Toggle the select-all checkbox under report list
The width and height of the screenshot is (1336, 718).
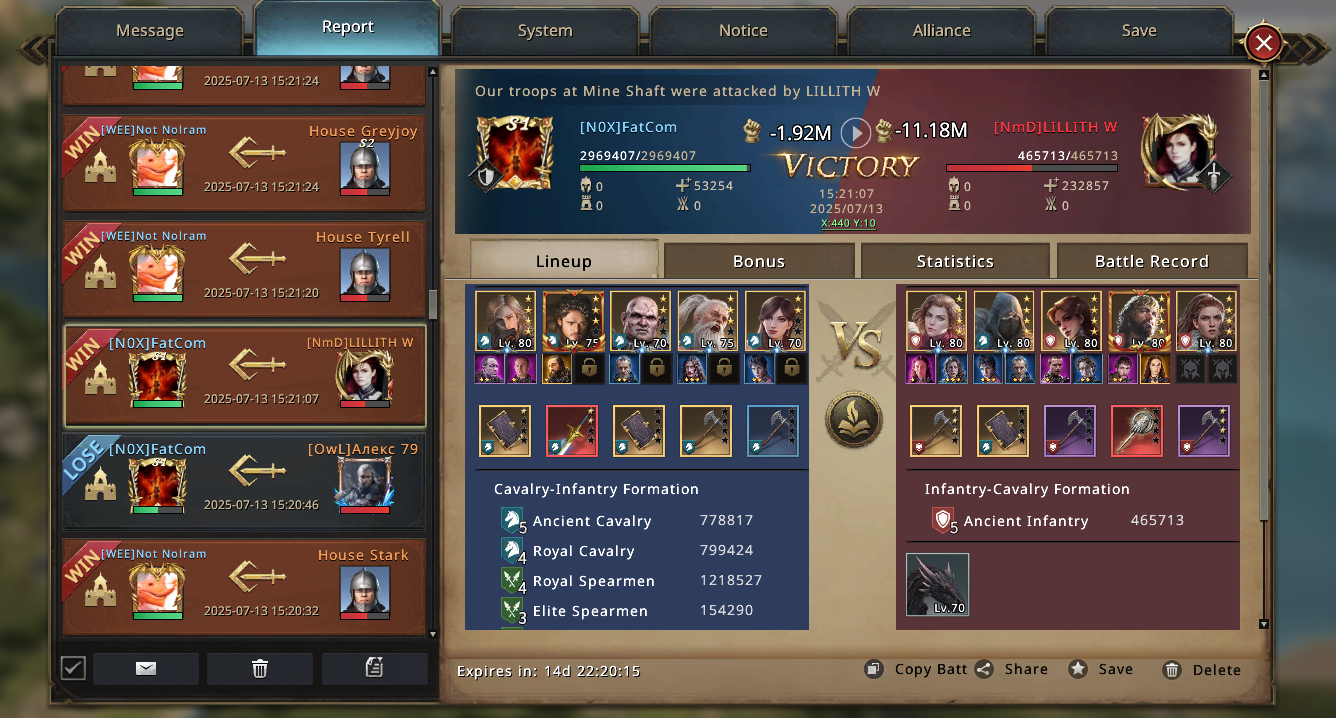(x=72, y=668)
